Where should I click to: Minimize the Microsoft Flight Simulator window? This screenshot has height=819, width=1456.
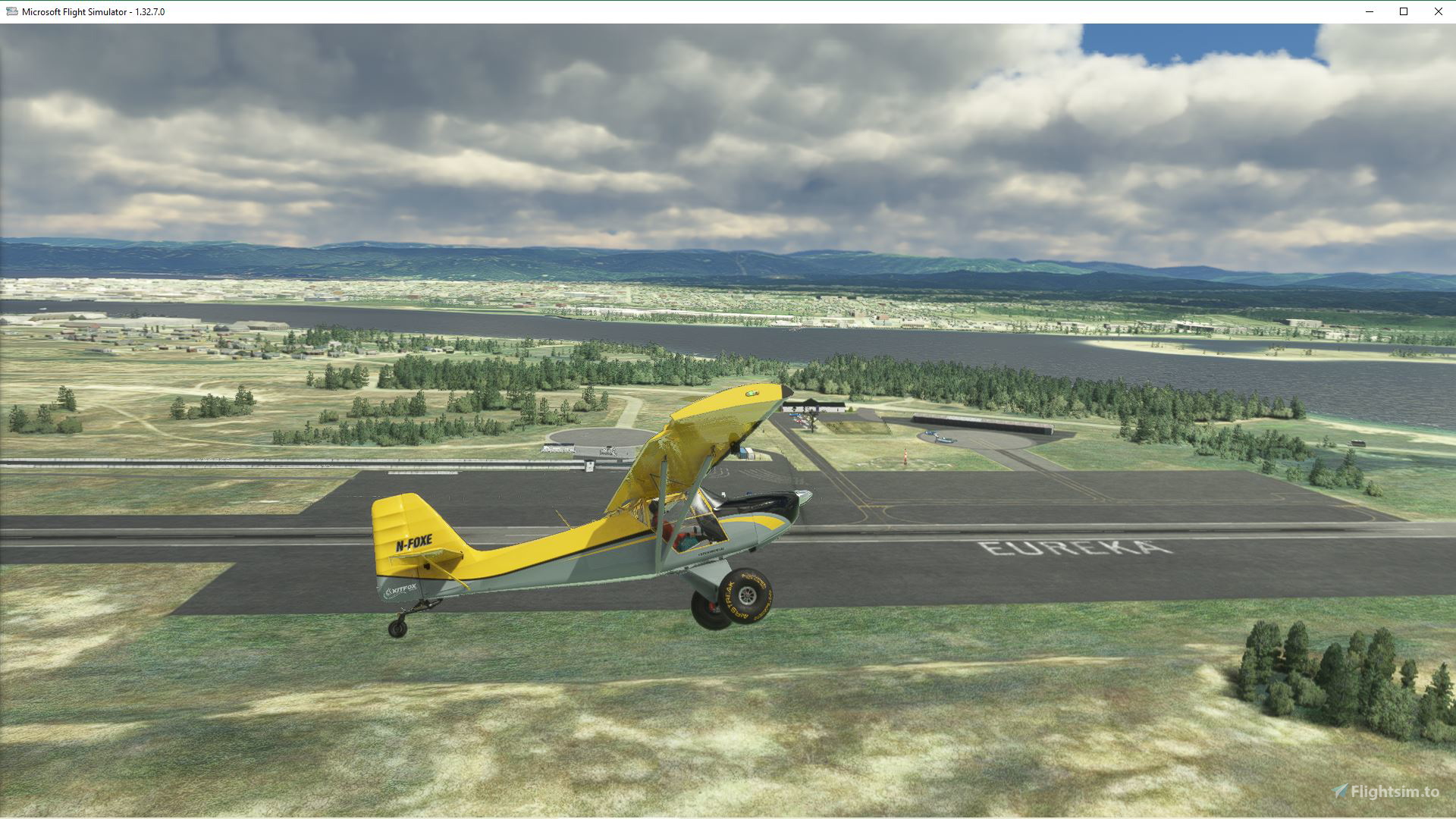coord(1369,11)
